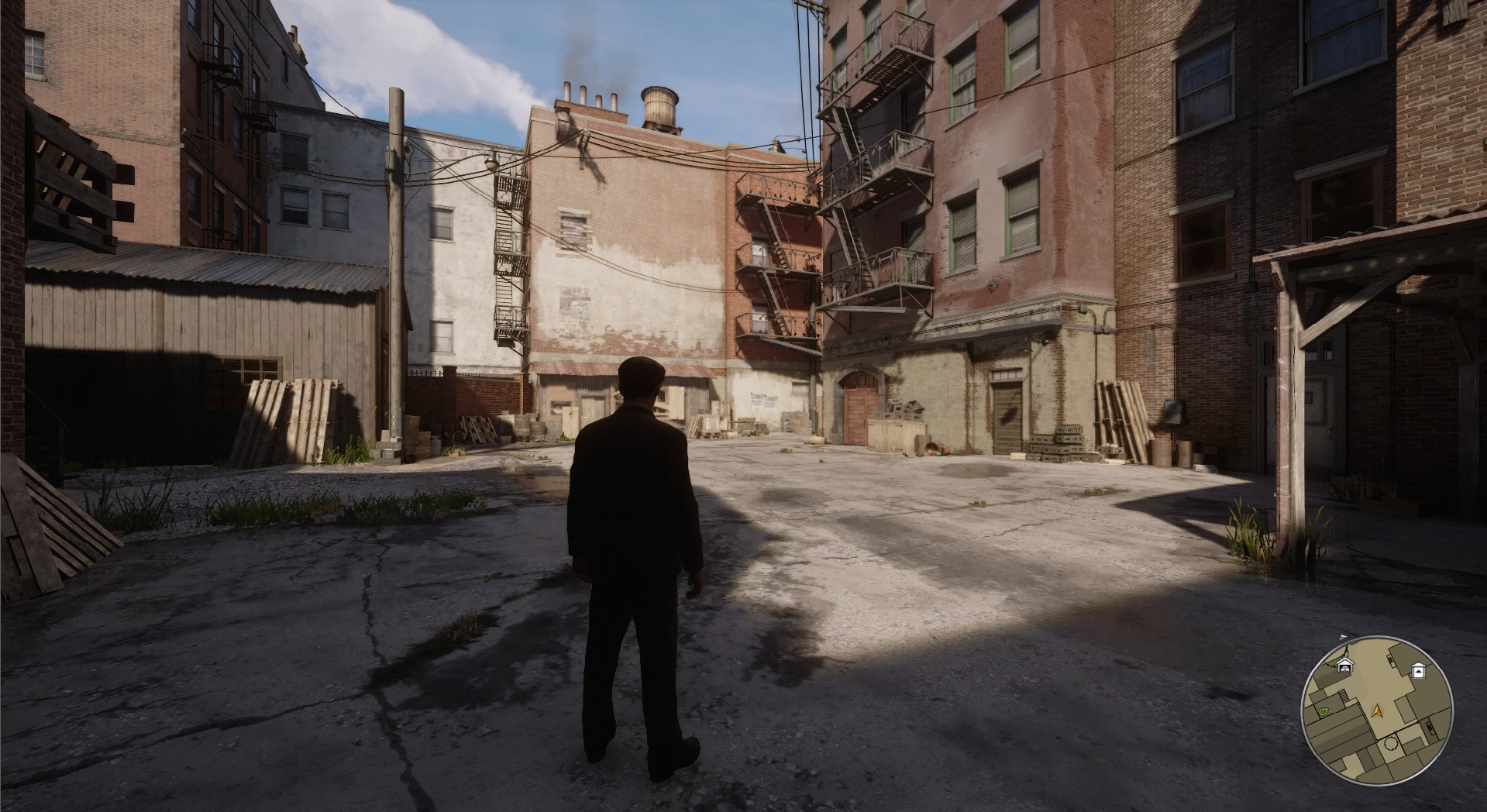Click the building marker icon on the minimap
1487x812 pixels.
click(x=1419, y=671)
